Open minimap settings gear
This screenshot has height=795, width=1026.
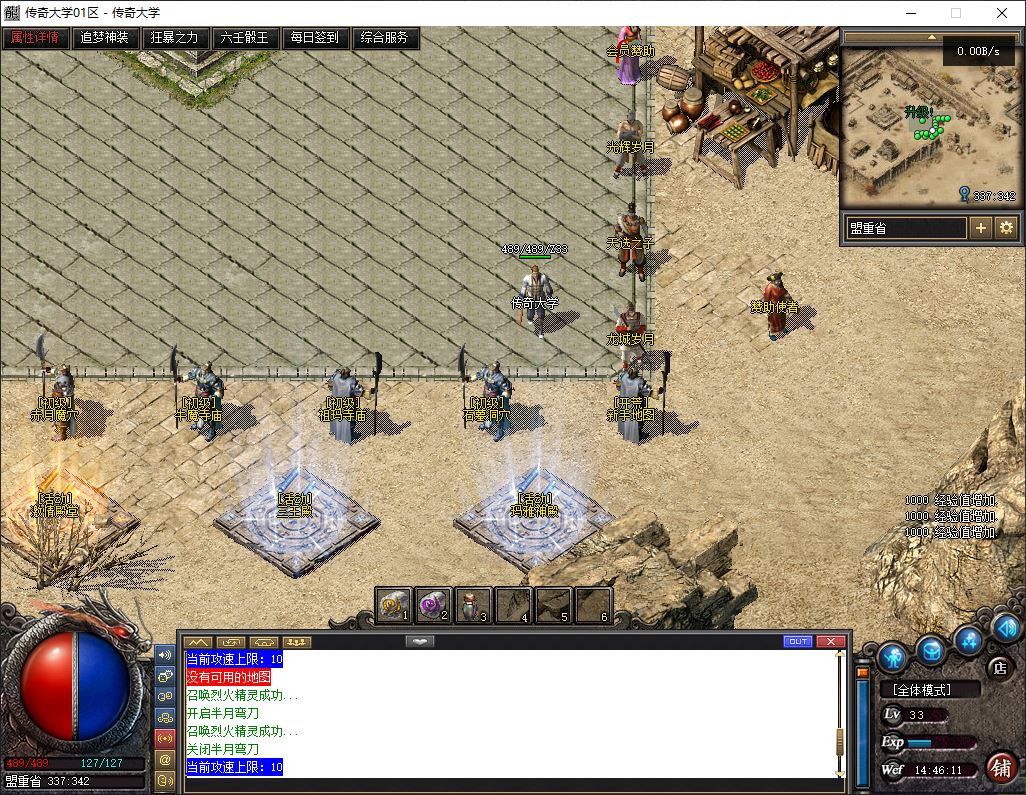(x=1005, y=228)
